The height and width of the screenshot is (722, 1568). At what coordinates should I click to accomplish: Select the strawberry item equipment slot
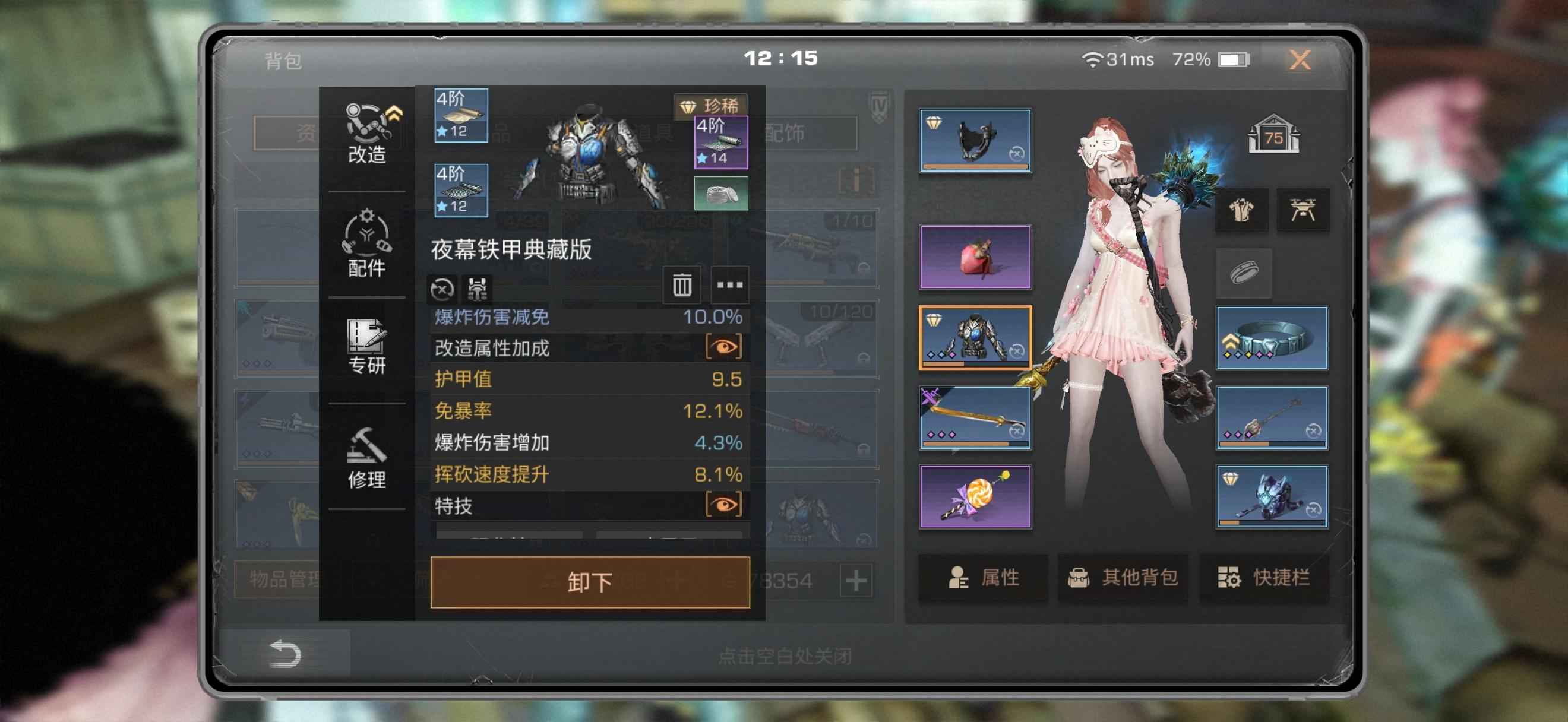pyautogui.click(x=975, y=256)
